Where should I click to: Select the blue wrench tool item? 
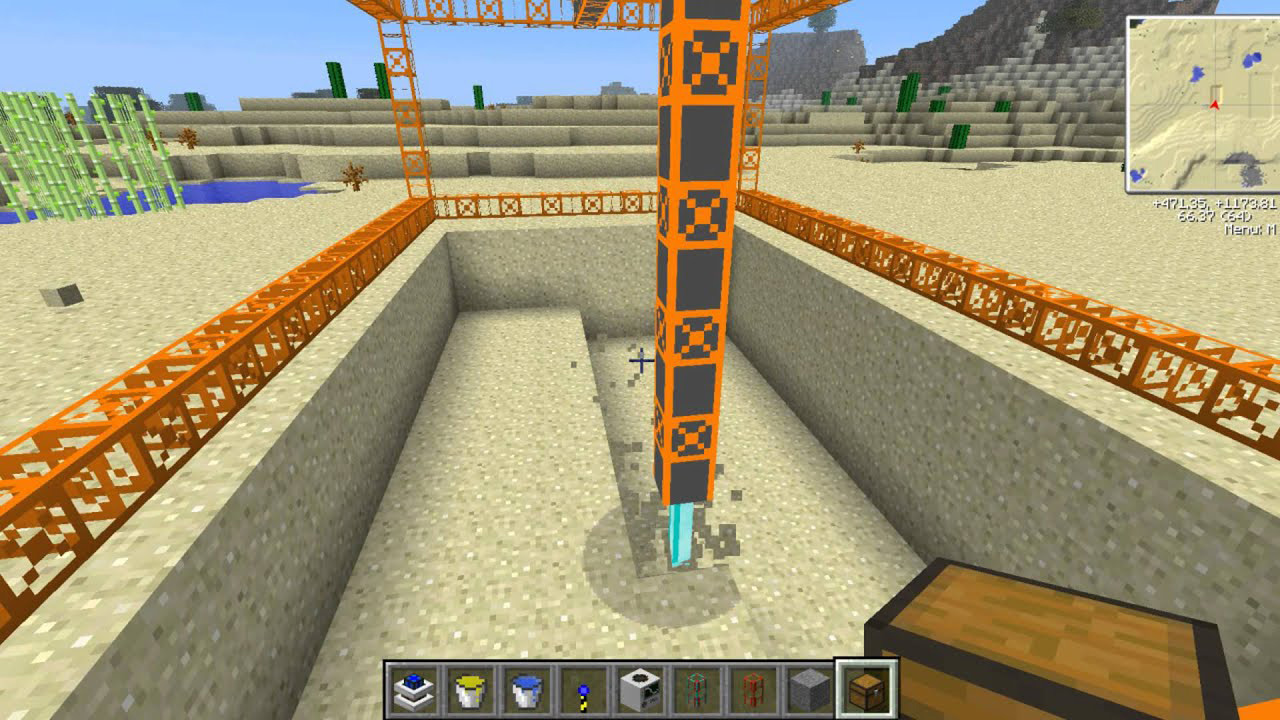(581, 690)
